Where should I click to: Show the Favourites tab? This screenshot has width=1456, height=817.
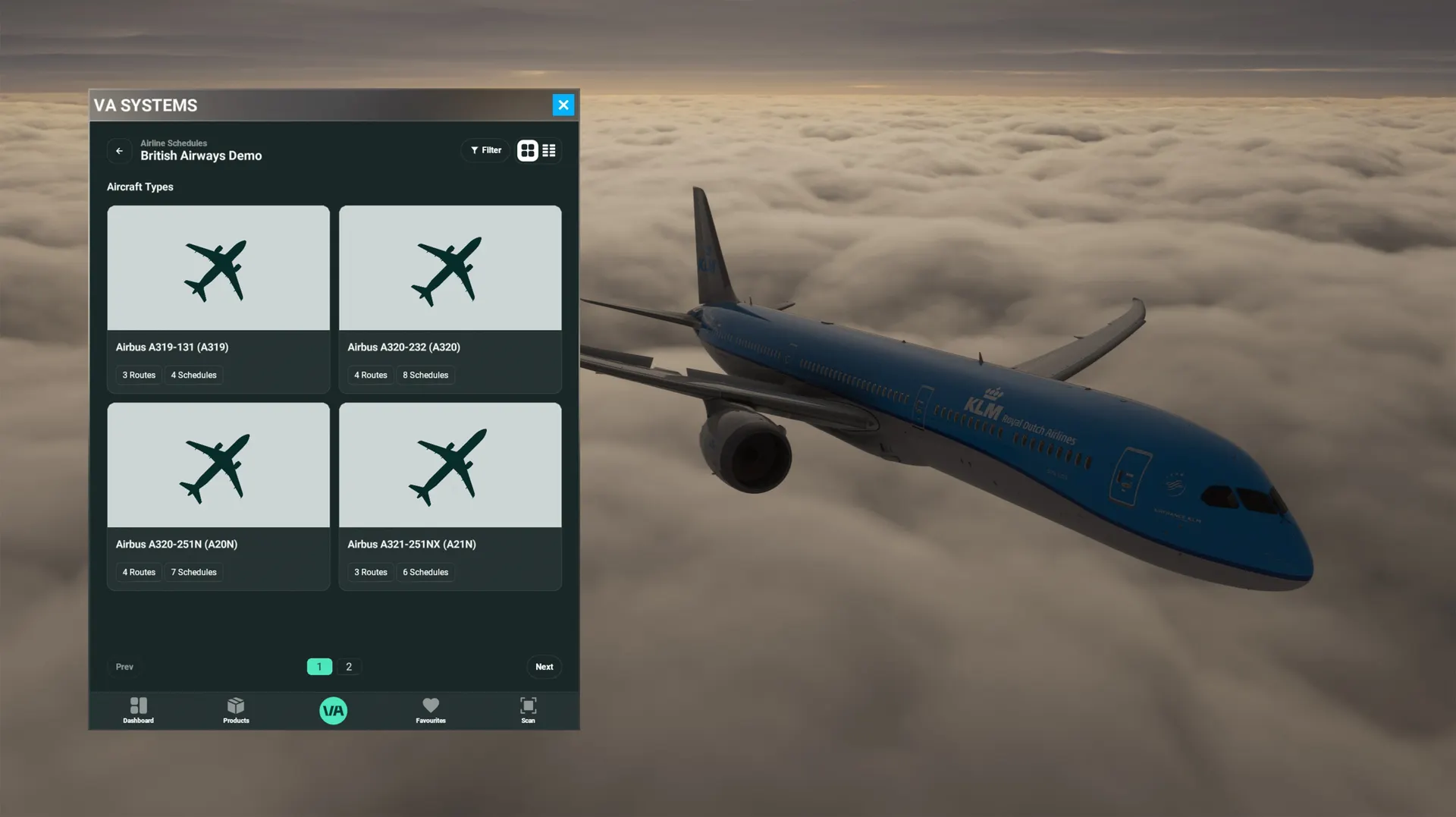pos(431,710)
